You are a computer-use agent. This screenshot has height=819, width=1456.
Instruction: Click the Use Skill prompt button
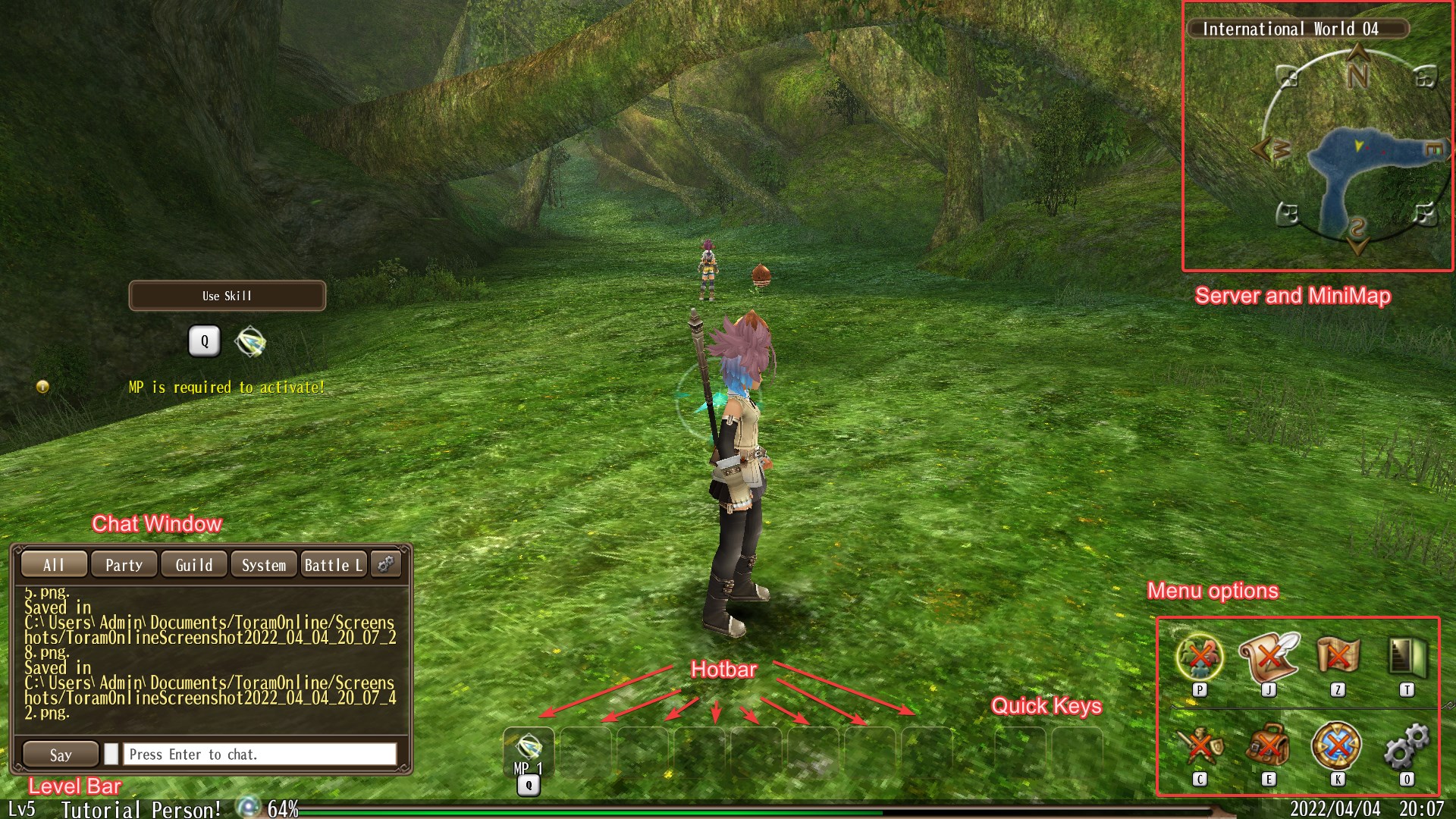pos(227,296)
